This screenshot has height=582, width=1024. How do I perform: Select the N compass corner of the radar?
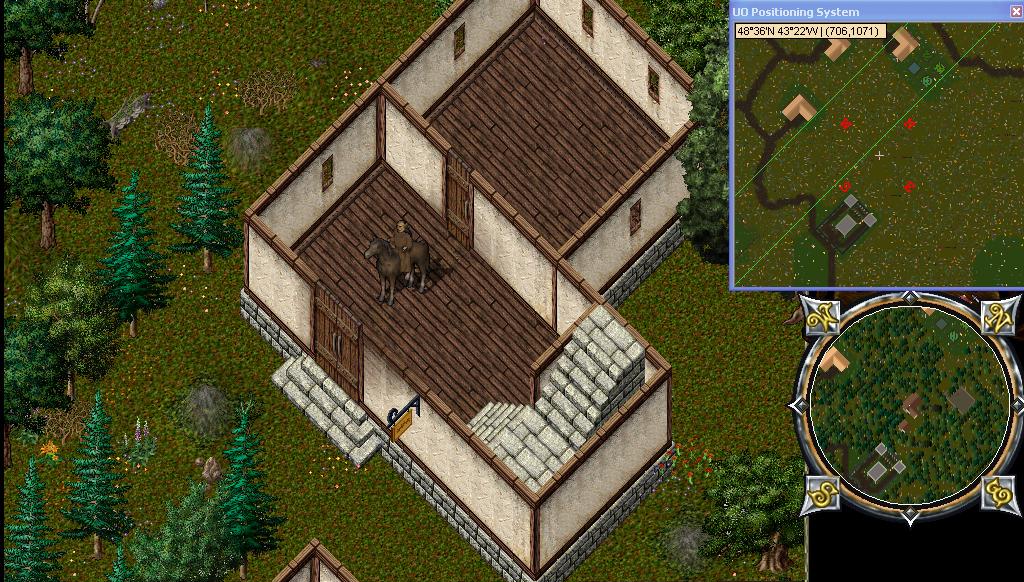pyautogui.click(x=1000, y=316)
